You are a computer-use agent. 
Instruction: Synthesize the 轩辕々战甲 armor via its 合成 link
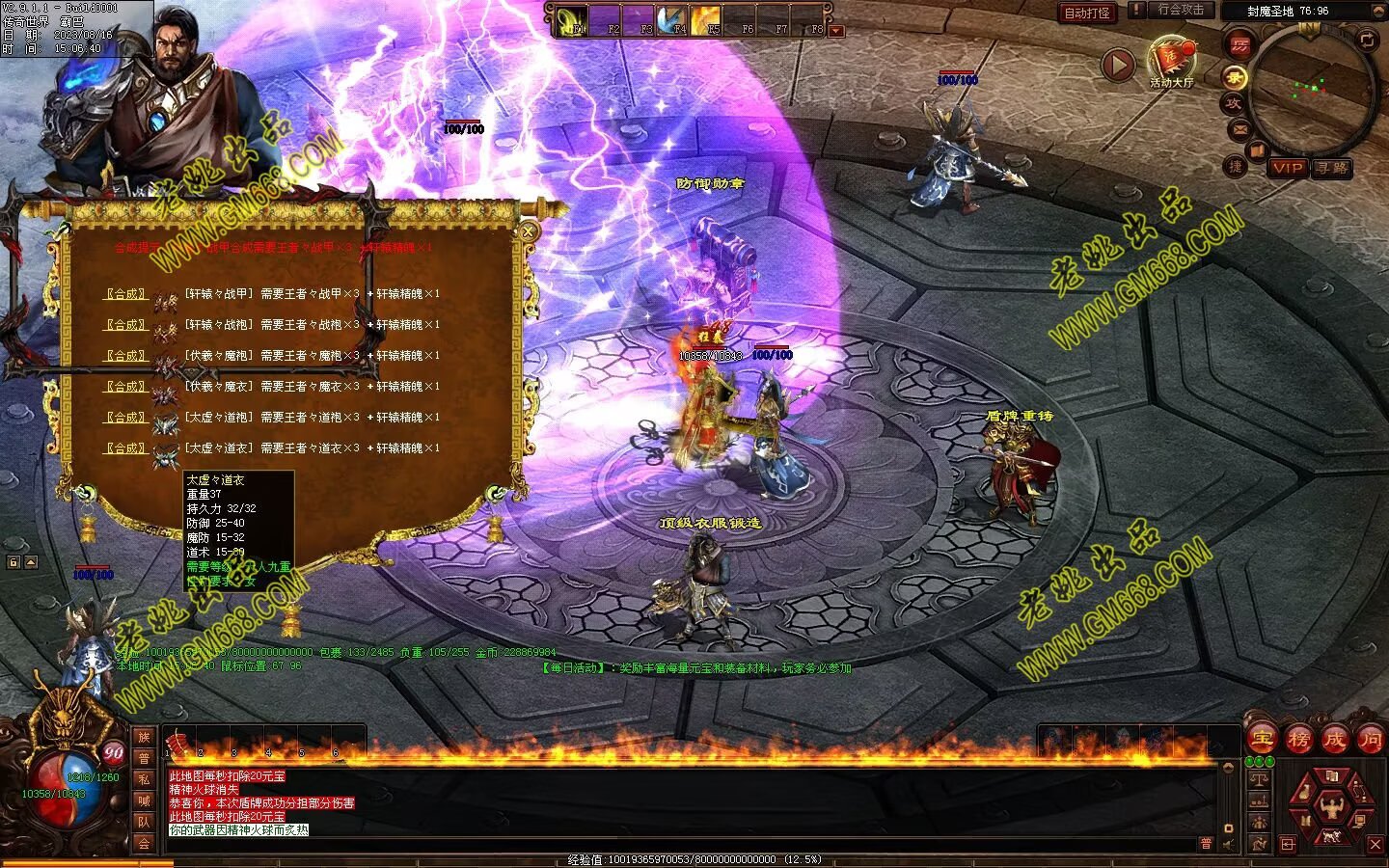pos(125,294)
